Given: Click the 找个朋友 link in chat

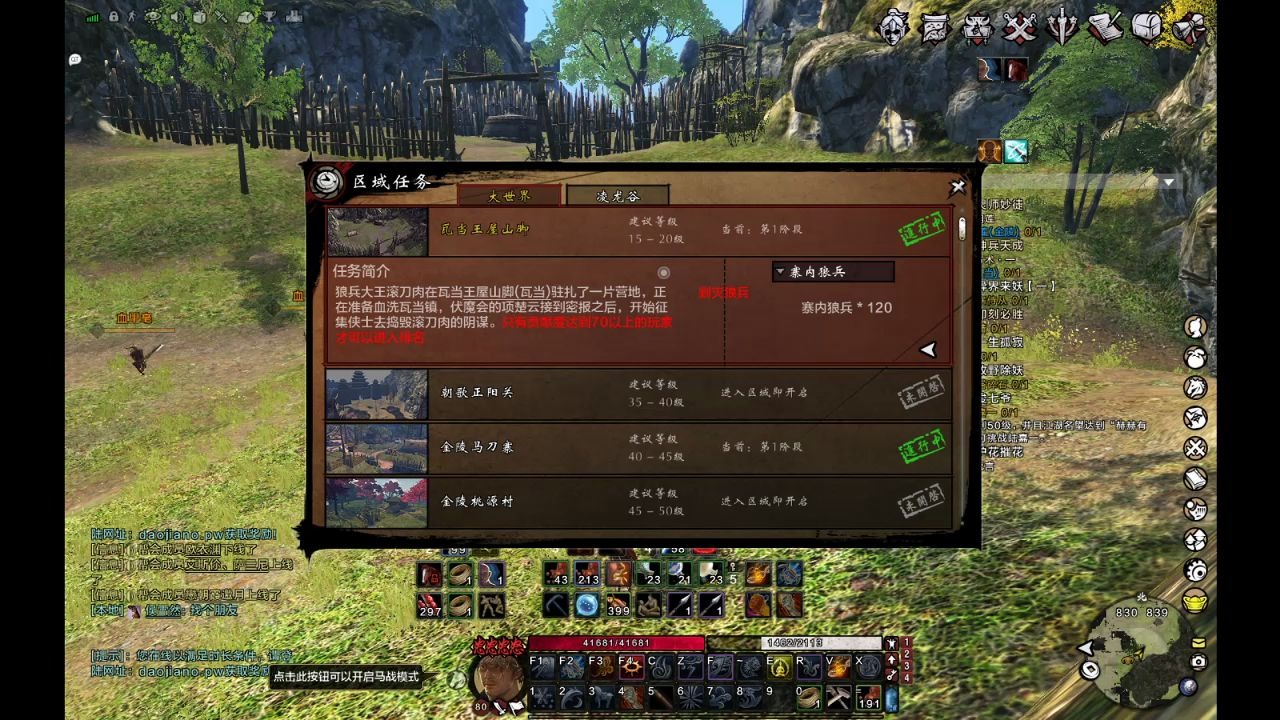Looking at the screenshot, I should pyautogui.click(x=213, y=610).
